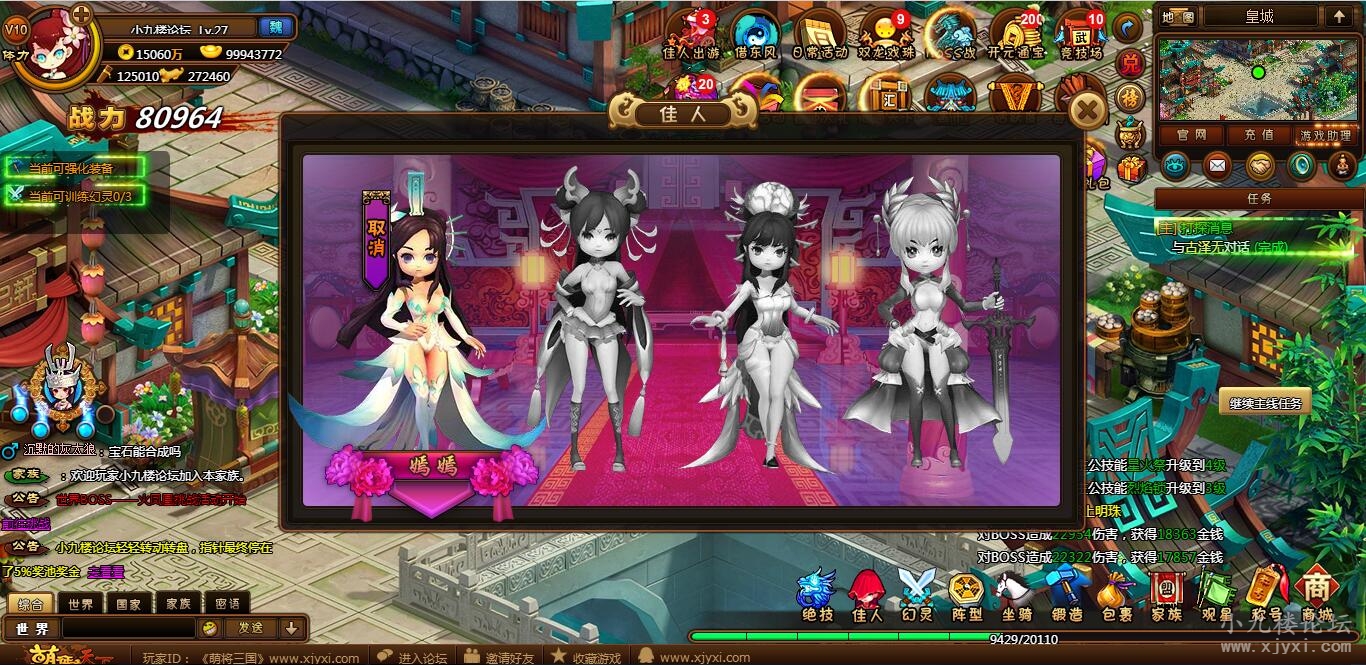Open the 开元通宝 coin event
Screen dimensions: 1366x665
point(1016,35)
